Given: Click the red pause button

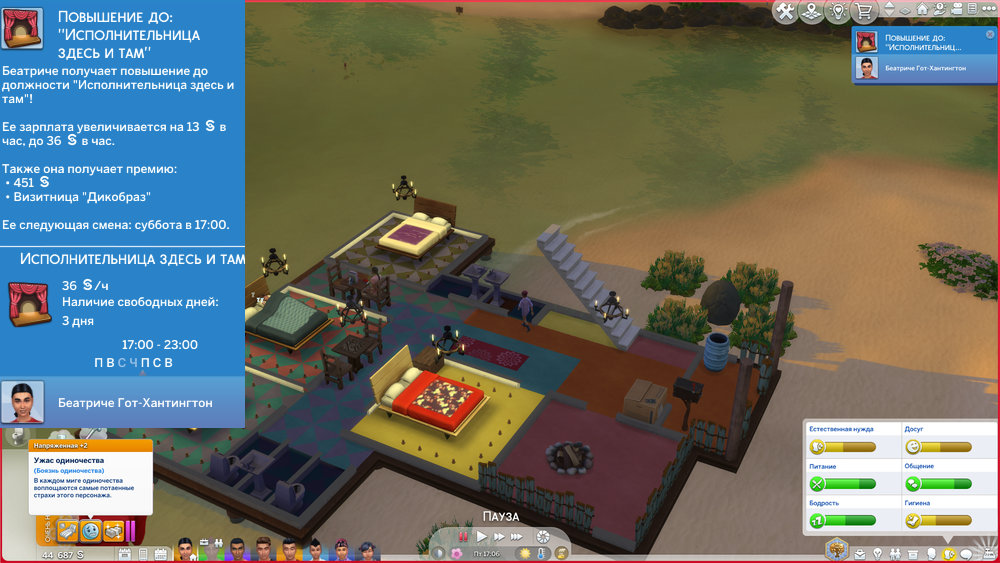Looking at the screenshot, I should [x=461, y=538].
